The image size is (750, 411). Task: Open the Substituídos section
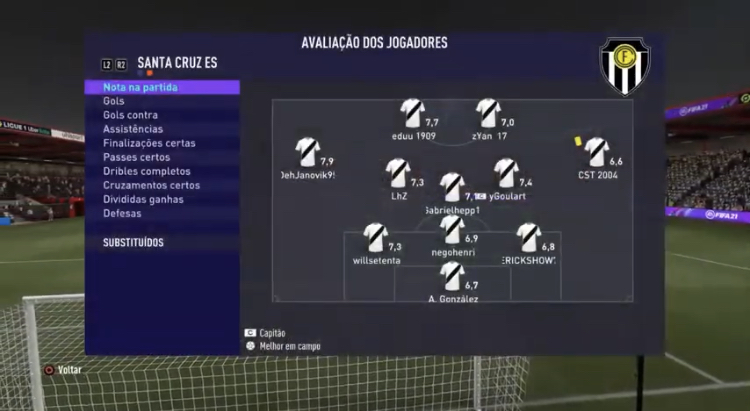click(133, 242)
